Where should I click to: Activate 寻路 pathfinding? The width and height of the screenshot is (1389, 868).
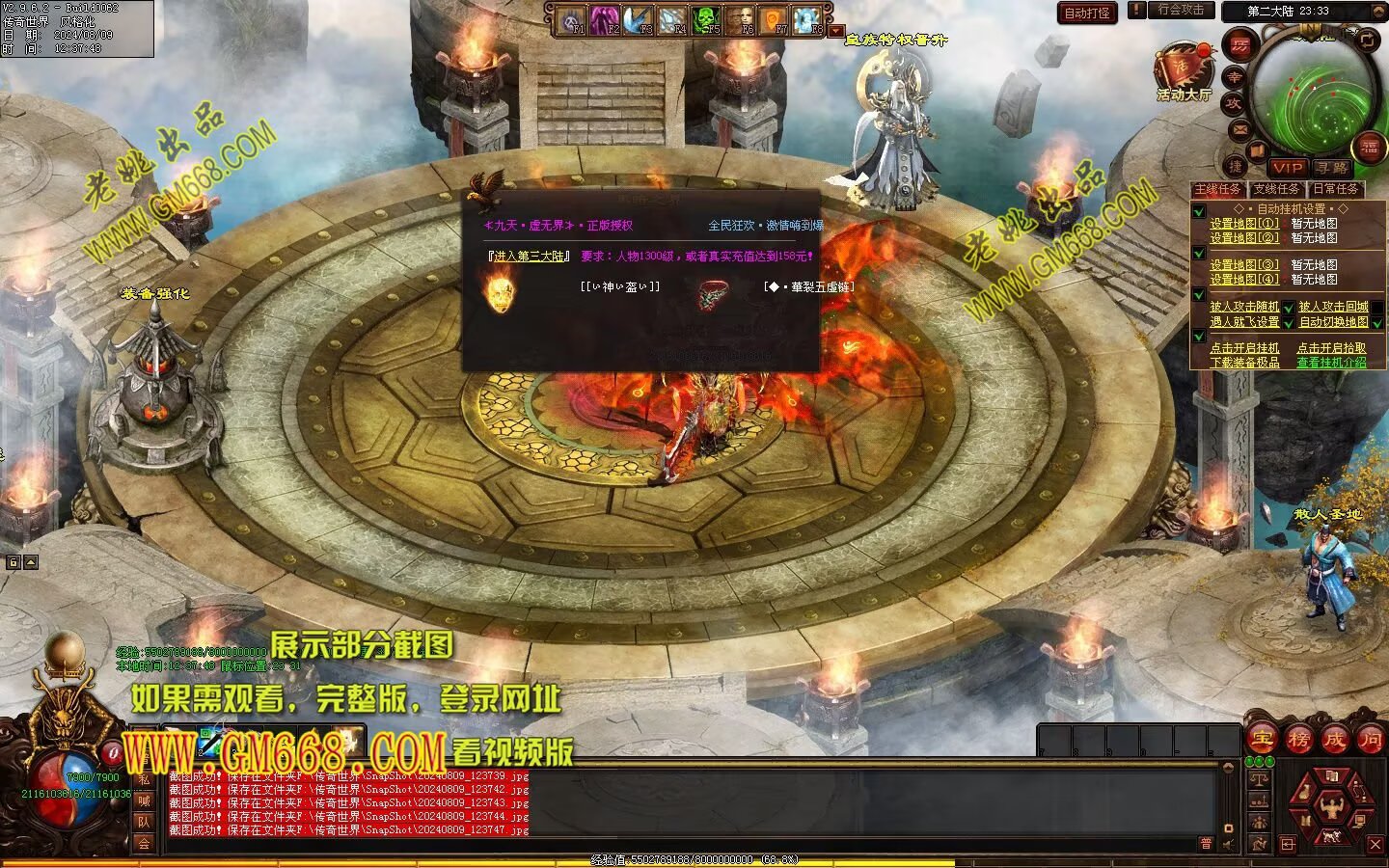[1330, 167]
